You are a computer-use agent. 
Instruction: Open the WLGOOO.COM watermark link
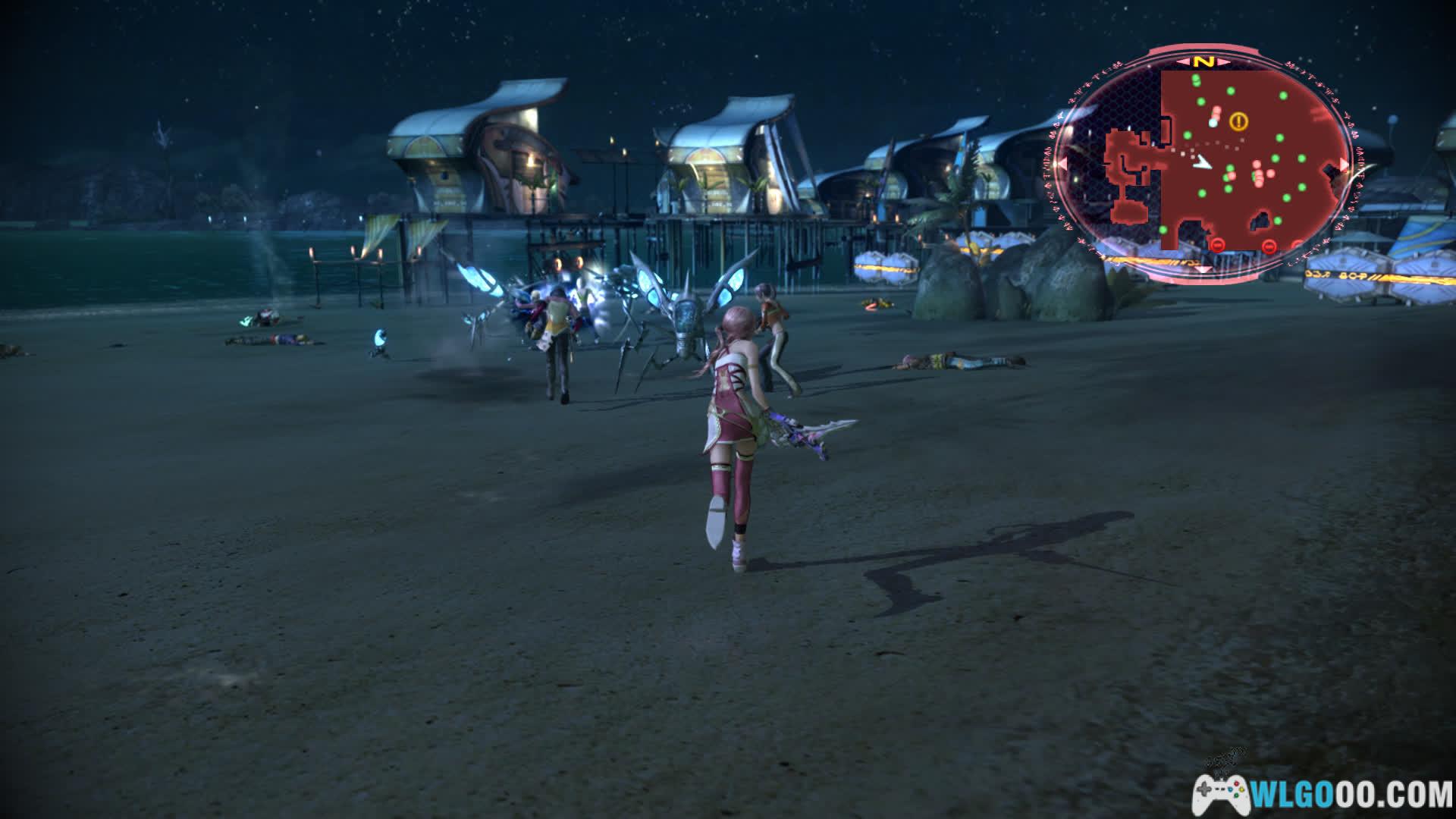tap(1323, 795)
